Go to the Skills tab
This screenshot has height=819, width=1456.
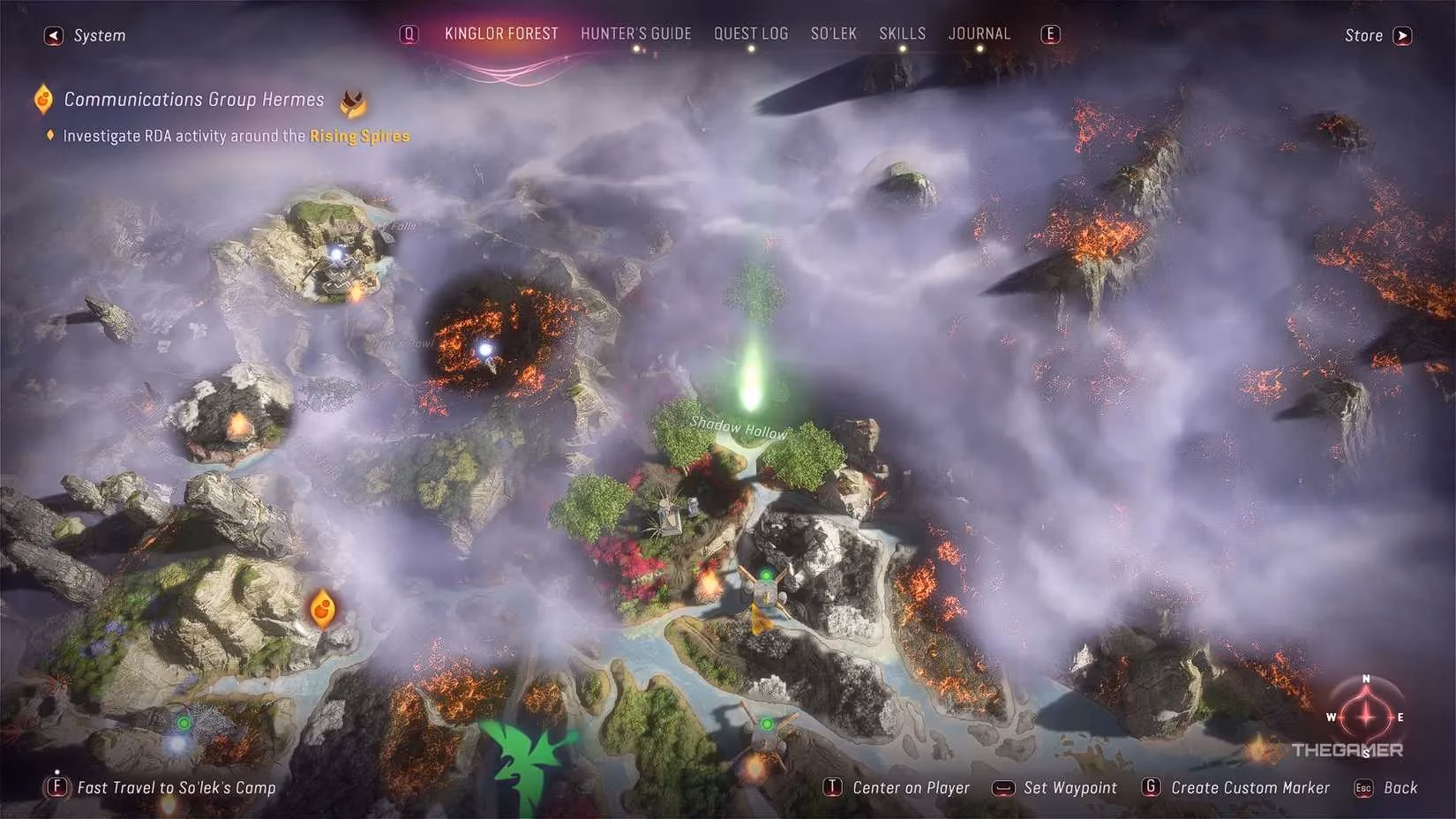pos(902,34)
